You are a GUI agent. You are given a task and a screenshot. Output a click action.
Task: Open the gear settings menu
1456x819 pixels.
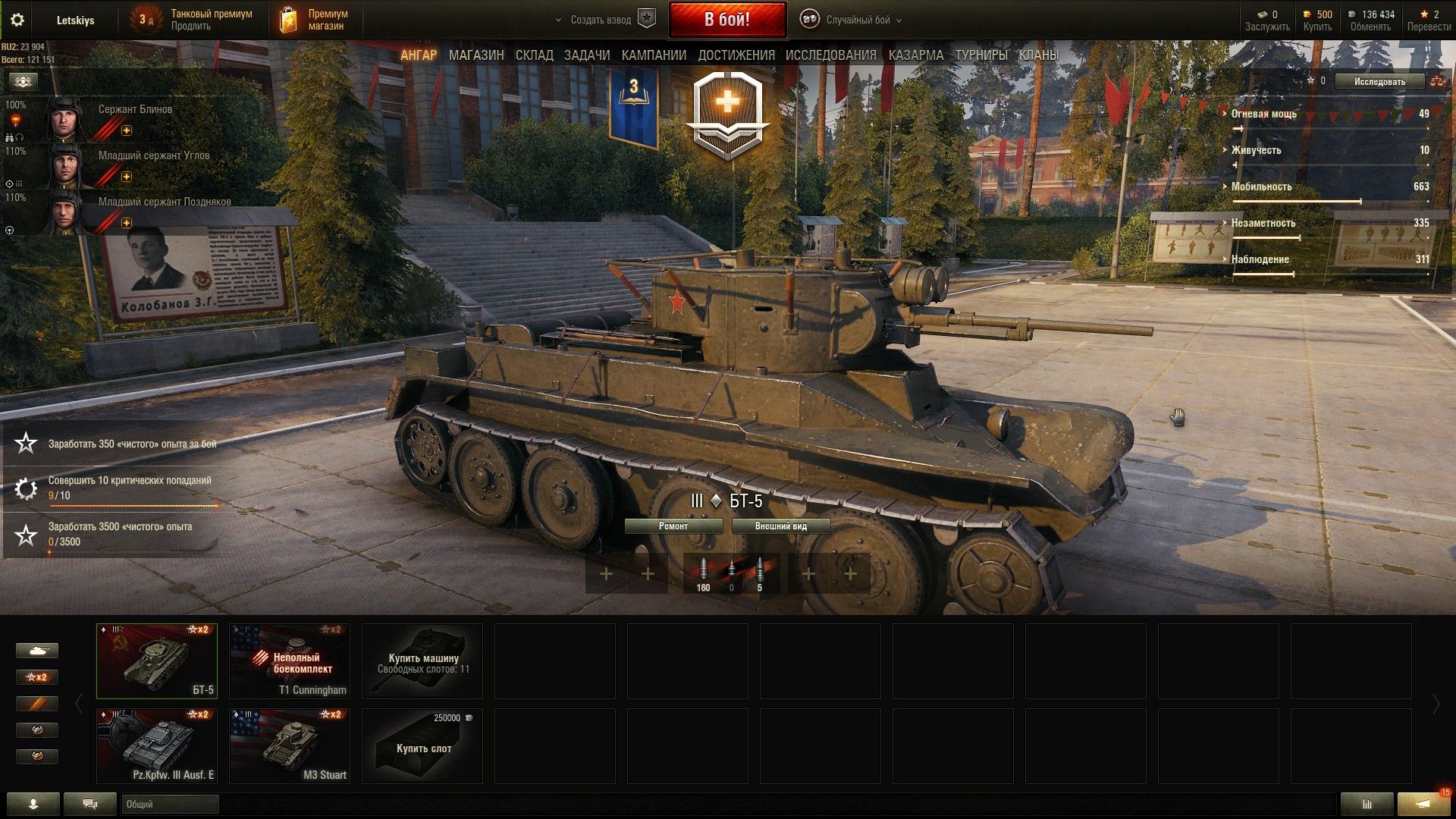[x=17, y=20]
